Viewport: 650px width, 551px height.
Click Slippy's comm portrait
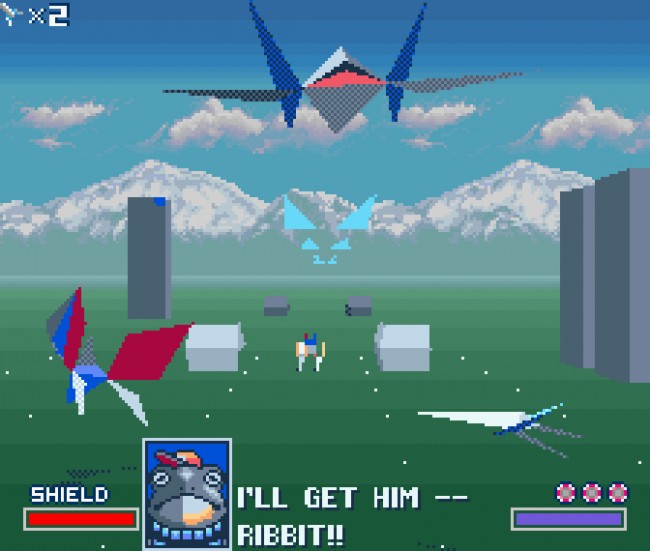point(187,494)
